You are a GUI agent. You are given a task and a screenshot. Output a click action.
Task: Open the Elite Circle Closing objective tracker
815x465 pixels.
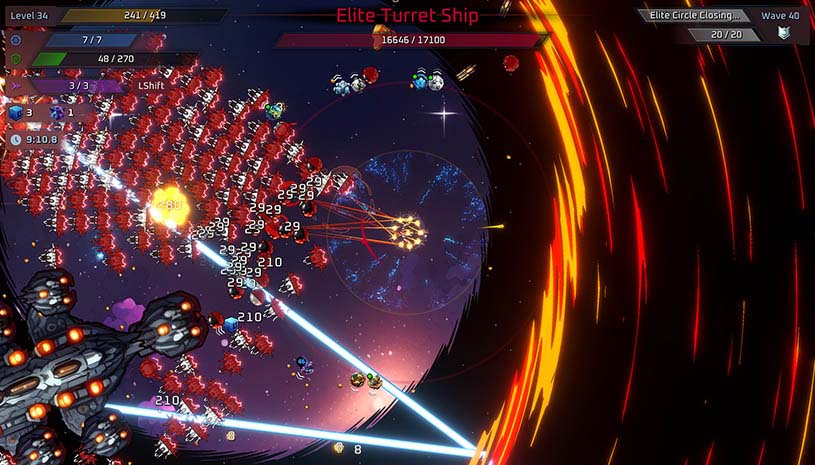tap(696, 15)
